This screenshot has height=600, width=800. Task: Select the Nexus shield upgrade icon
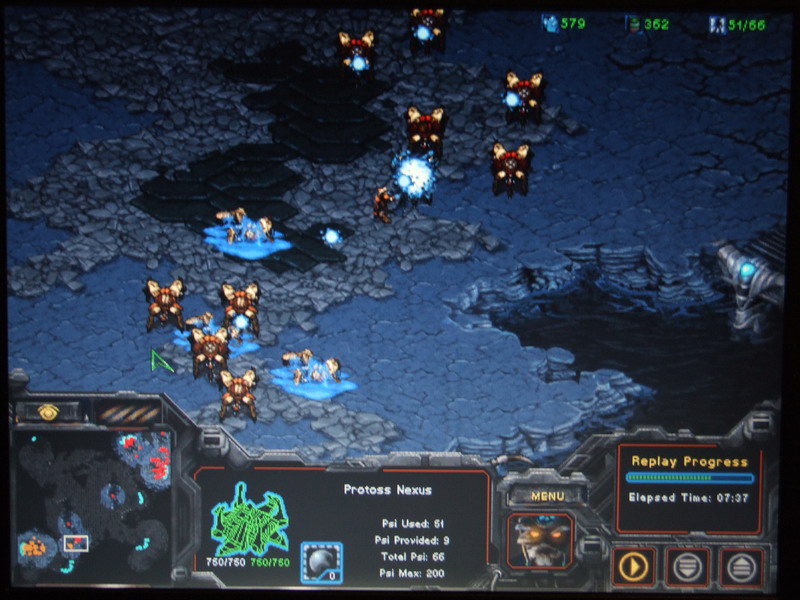[322, 562]
